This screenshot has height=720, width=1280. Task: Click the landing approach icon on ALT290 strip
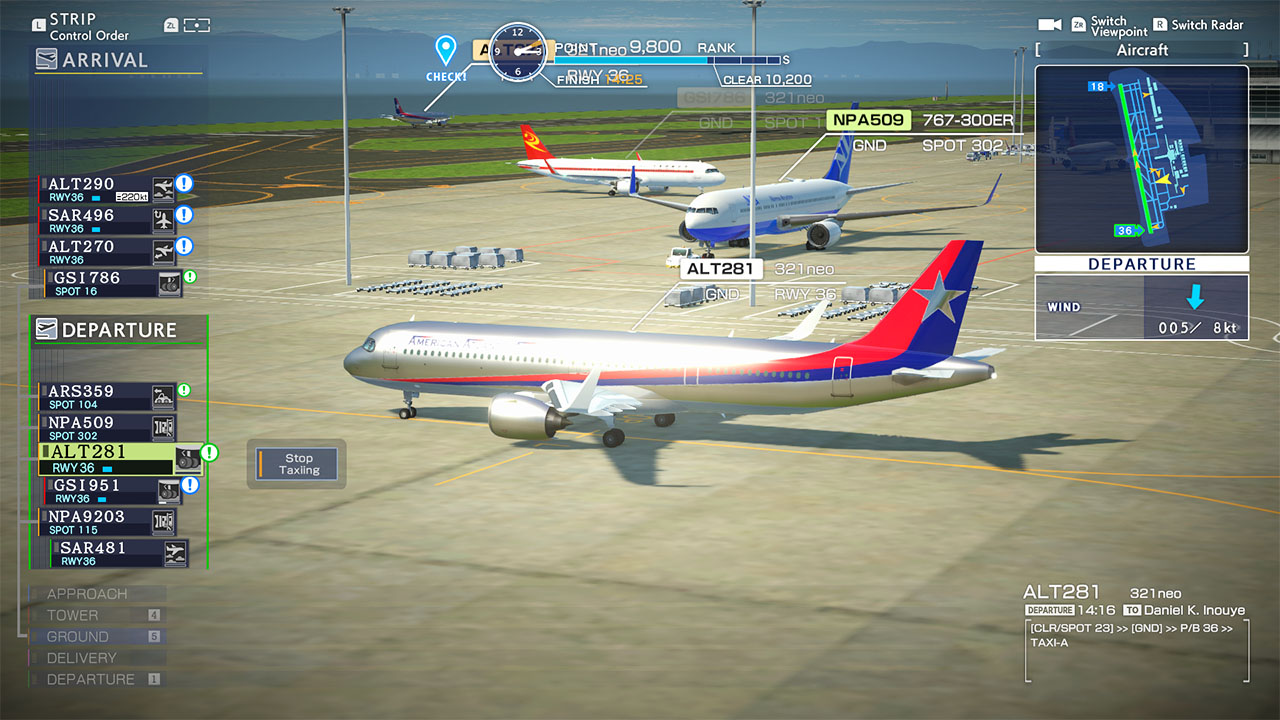click(164, 189)
